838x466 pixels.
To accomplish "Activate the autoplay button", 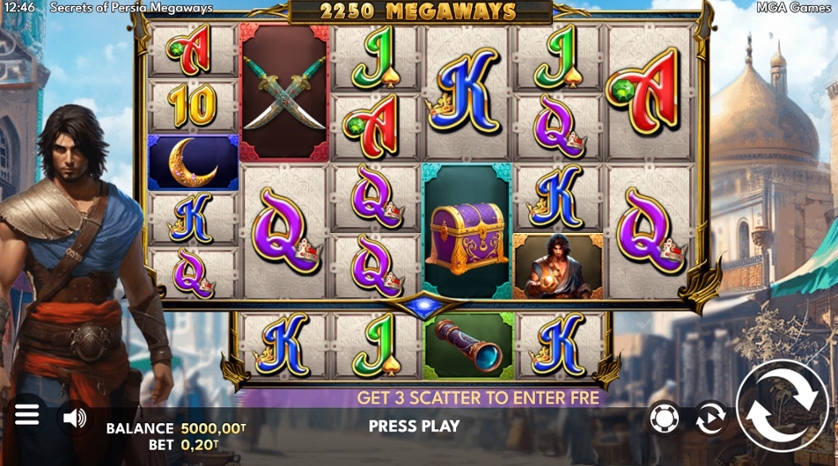I will click(x=710, y=418).
